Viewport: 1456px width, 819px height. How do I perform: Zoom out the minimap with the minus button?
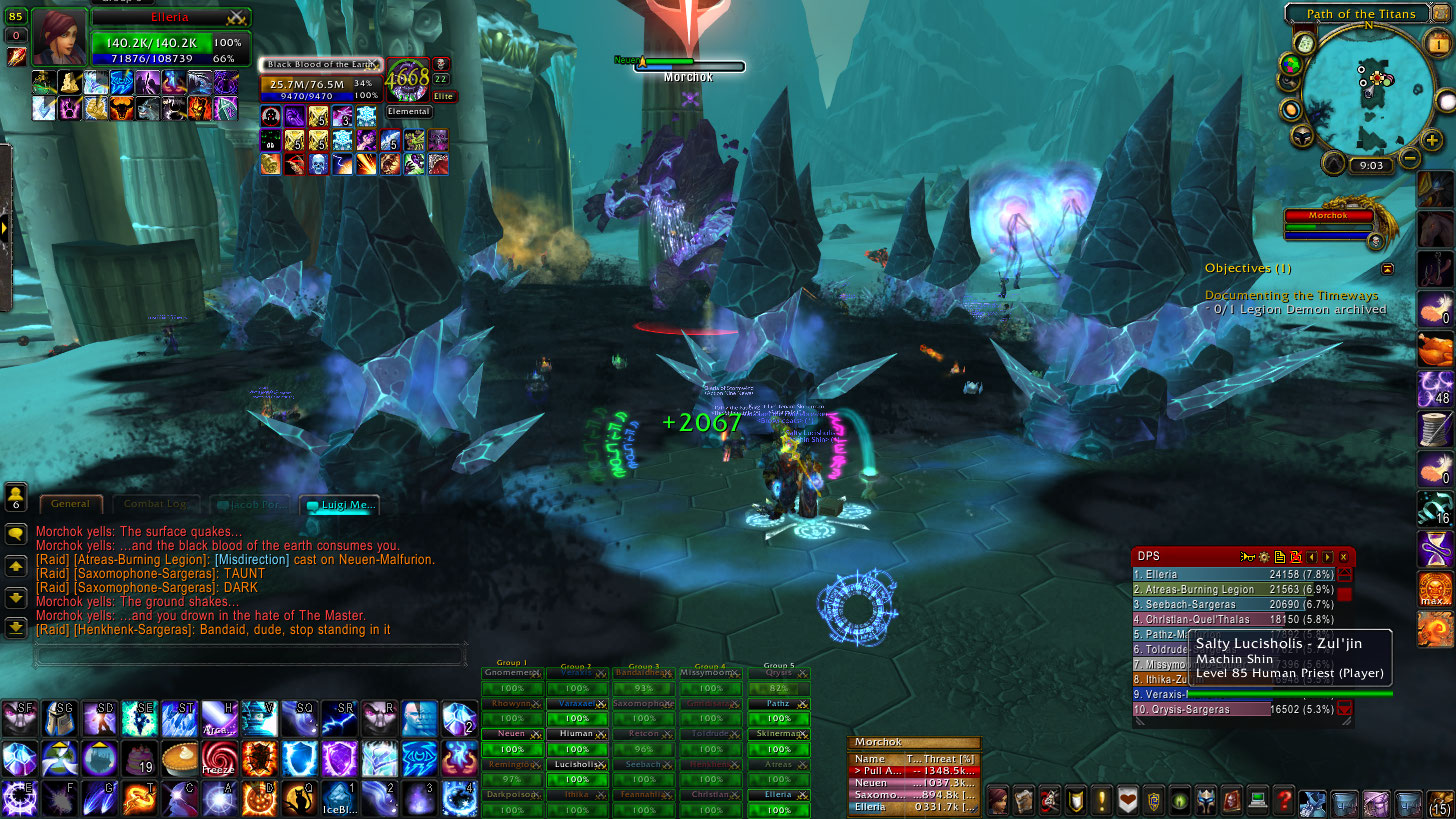(1409, 157)
